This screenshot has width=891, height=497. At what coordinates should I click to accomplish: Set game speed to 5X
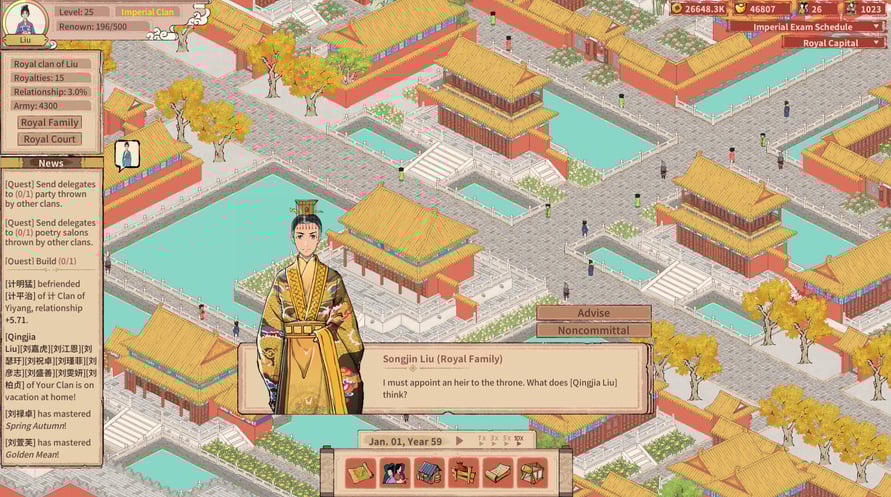coord(505,439)
